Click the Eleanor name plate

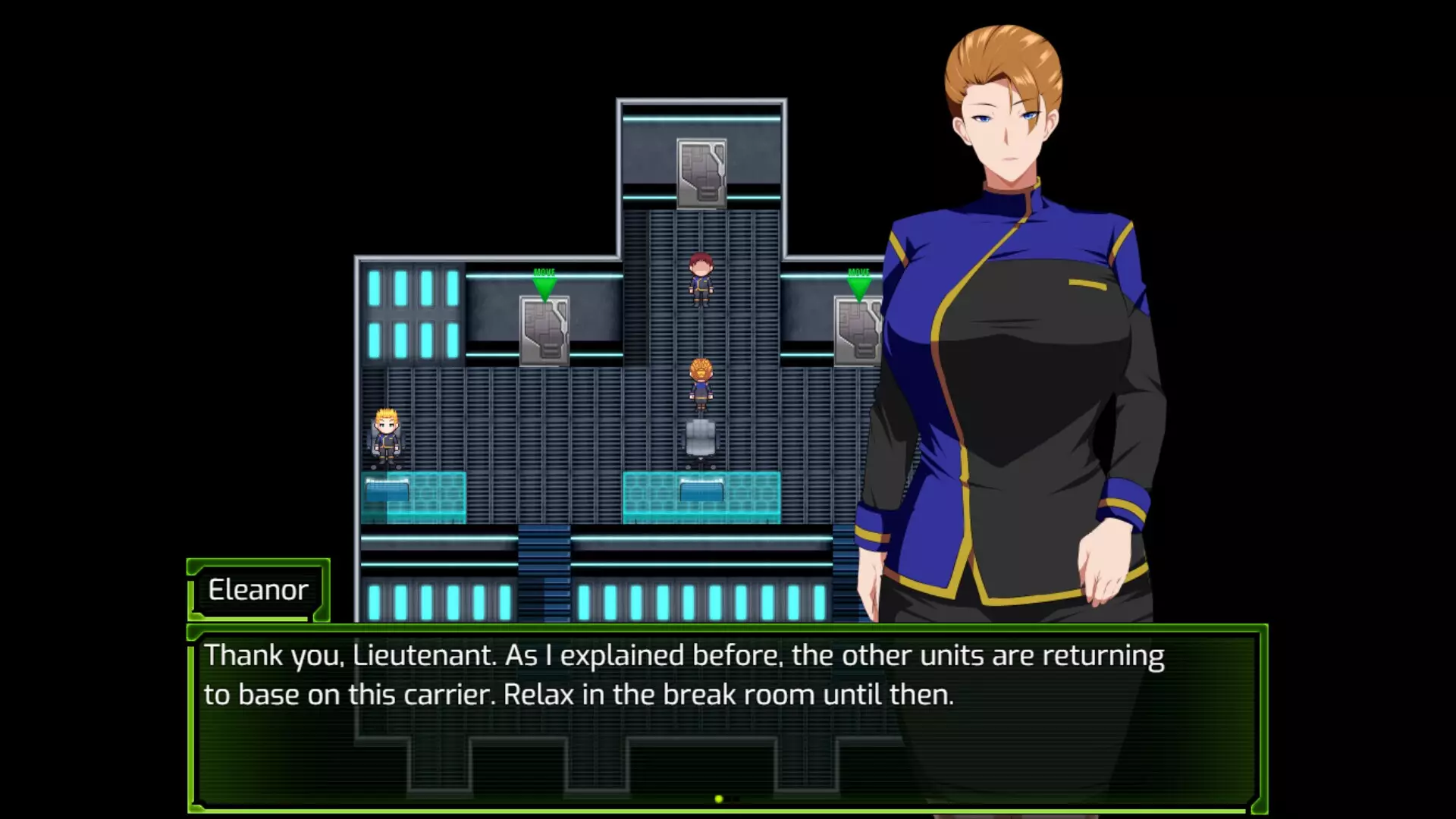click(256, 590)
